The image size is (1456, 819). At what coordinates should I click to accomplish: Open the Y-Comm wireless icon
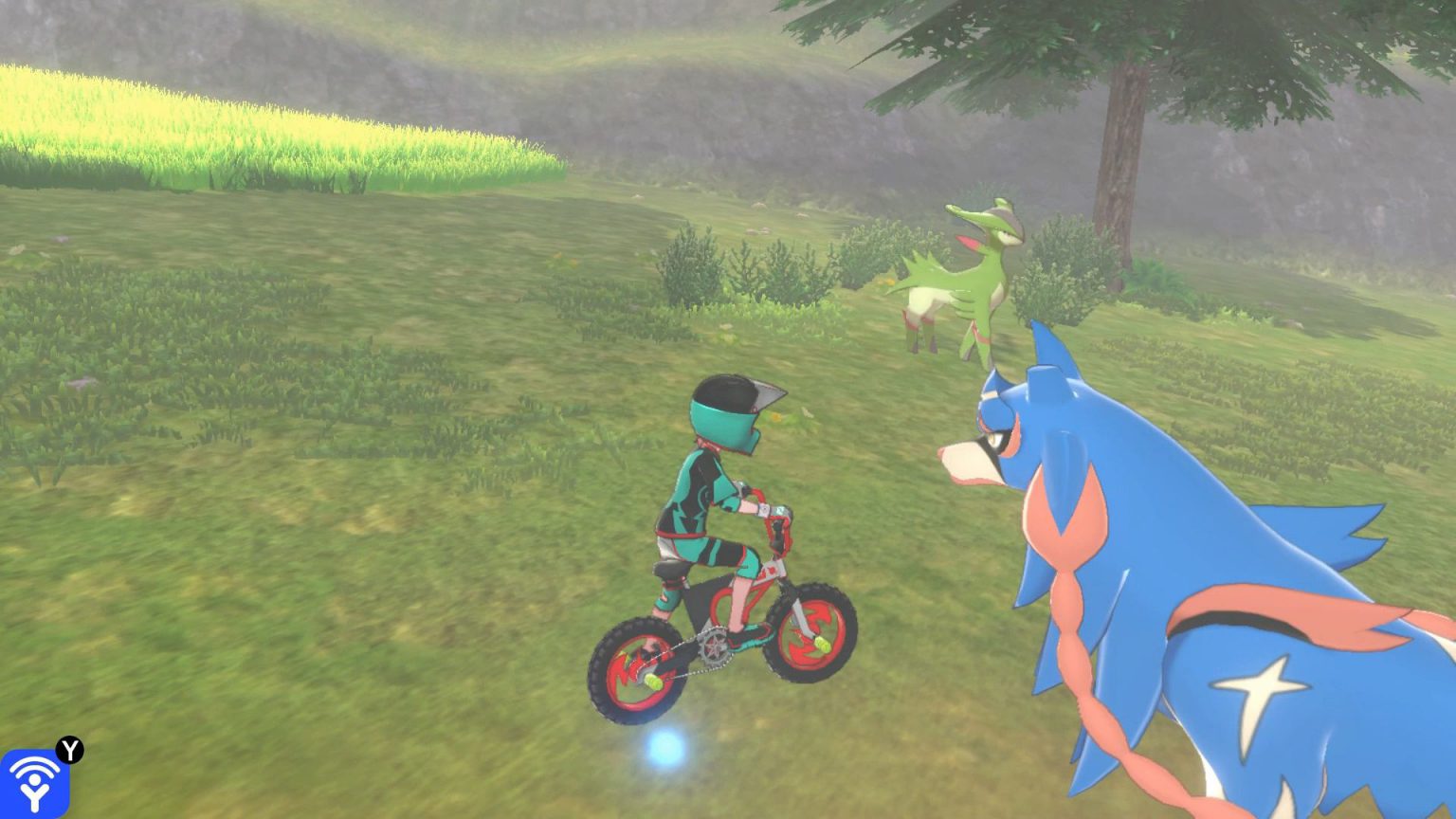35,783
